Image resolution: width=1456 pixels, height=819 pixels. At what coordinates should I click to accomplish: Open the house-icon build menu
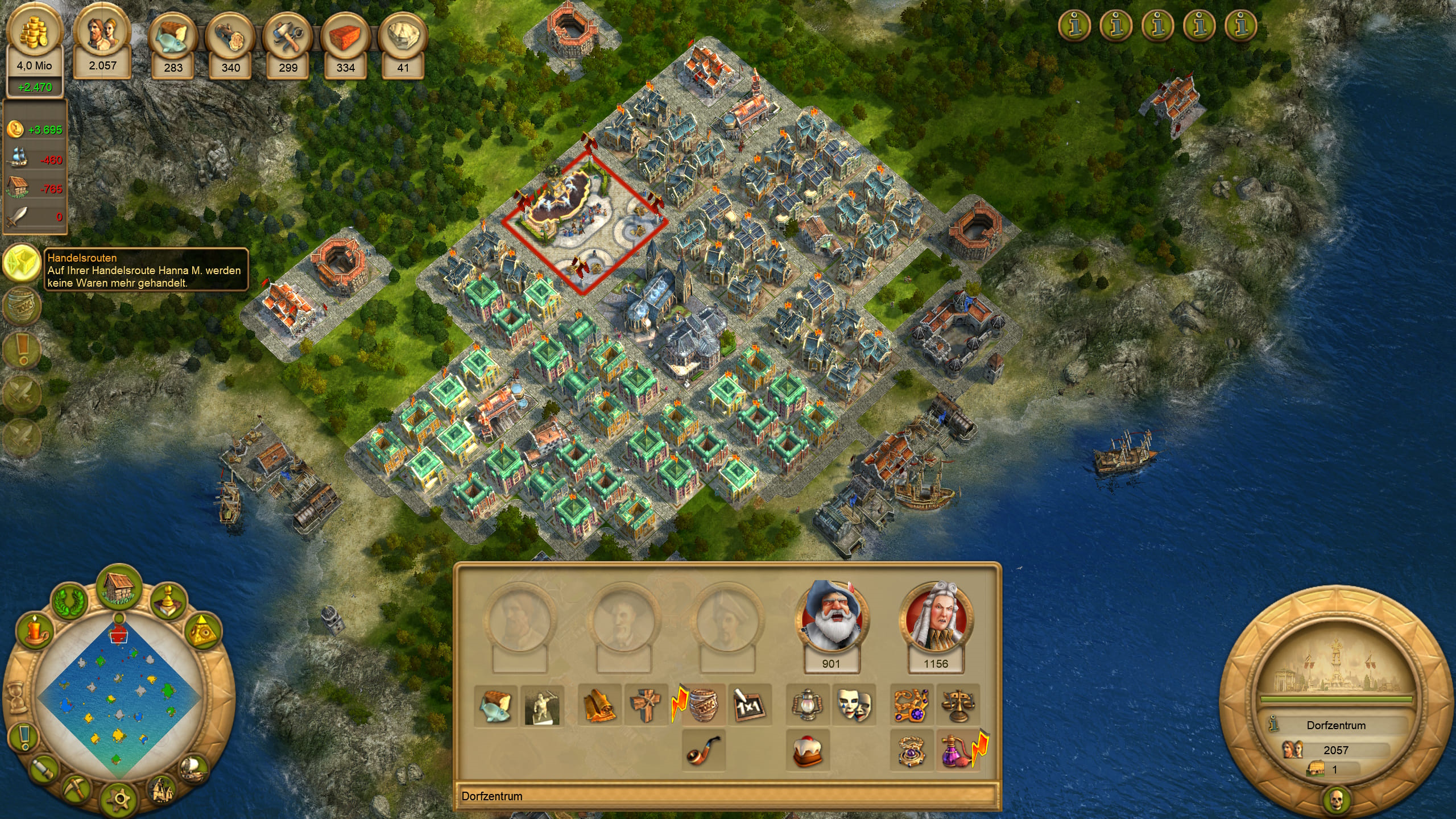pyautogui.click(x=119, y=586)
